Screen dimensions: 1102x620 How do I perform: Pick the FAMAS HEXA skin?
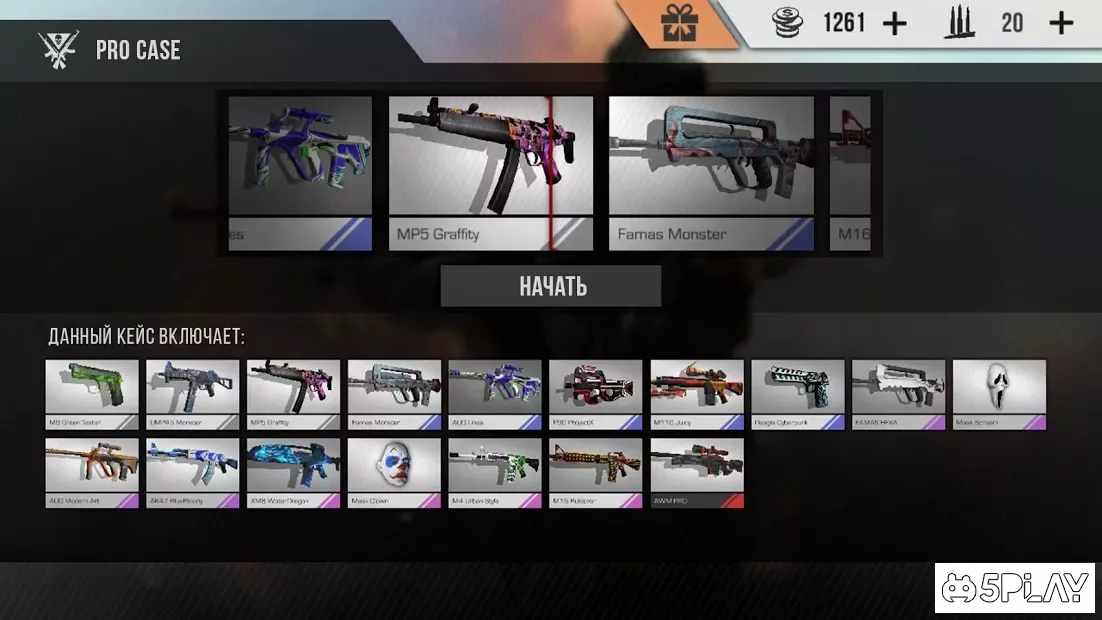pos(898,393)
